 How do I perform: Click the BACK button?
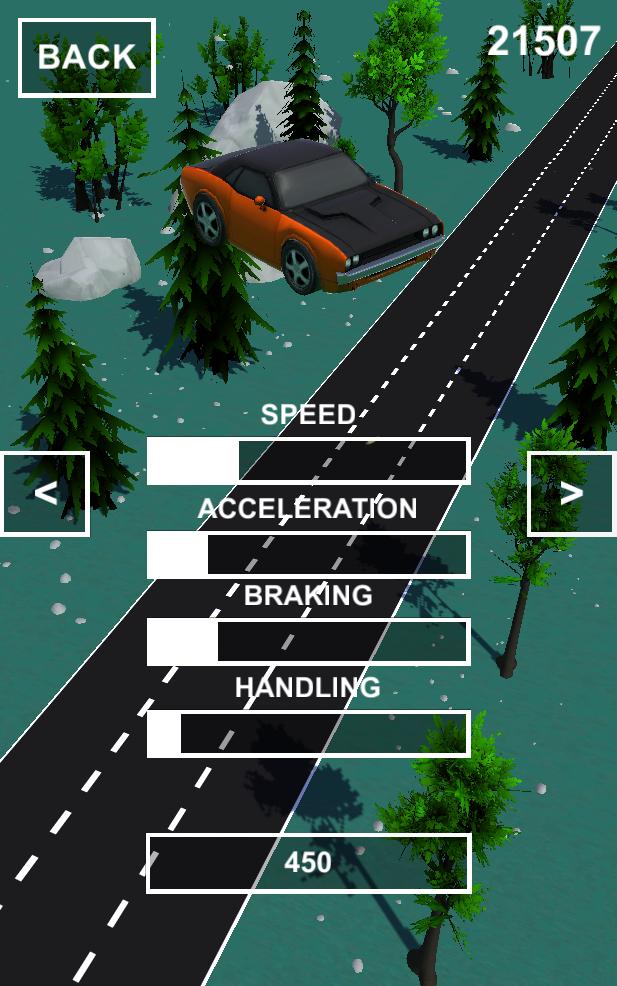(x=87, y=58)
